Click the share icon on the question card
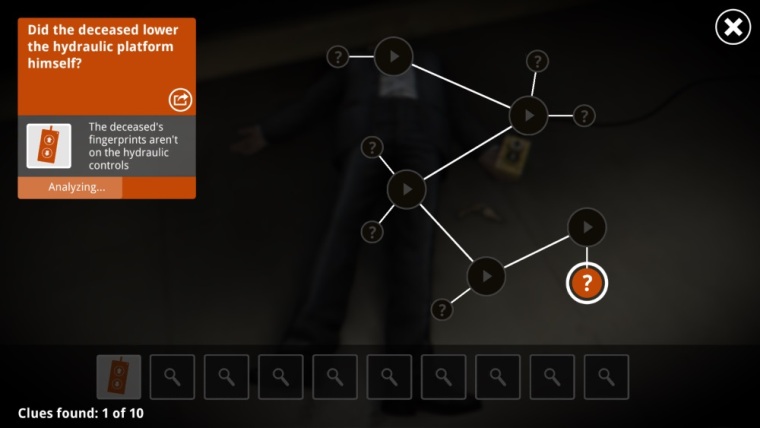 [180, 99]
